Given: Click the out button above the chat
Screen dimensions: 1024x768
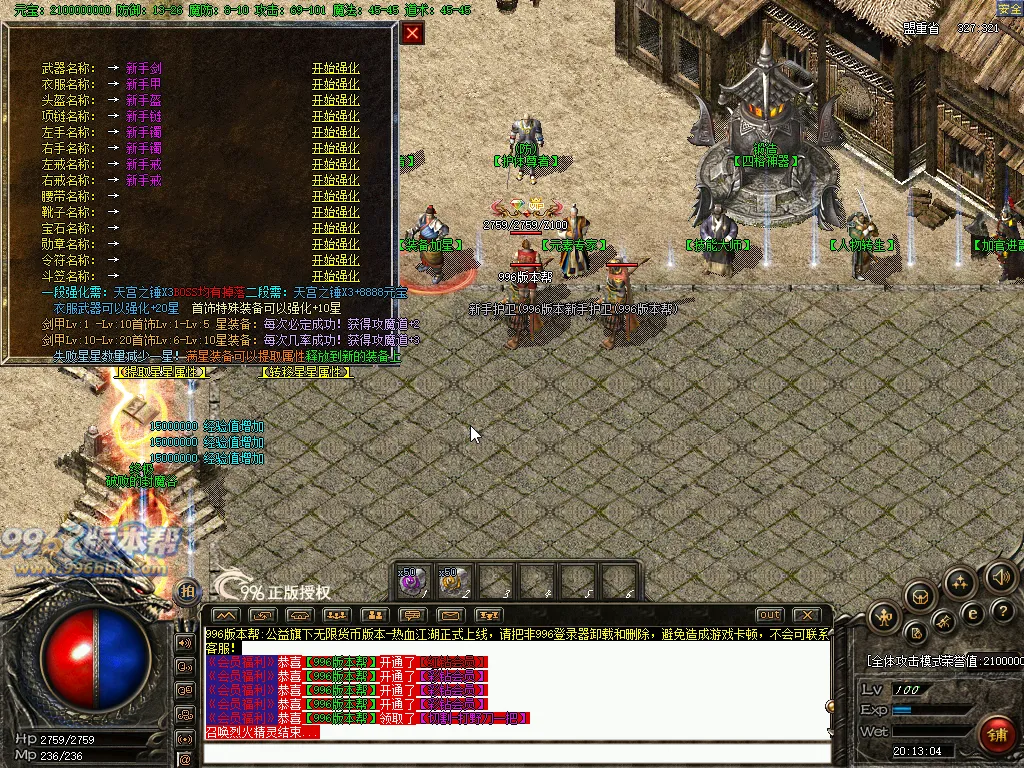Looking at the screenshot, I should [x=769, y=614].
